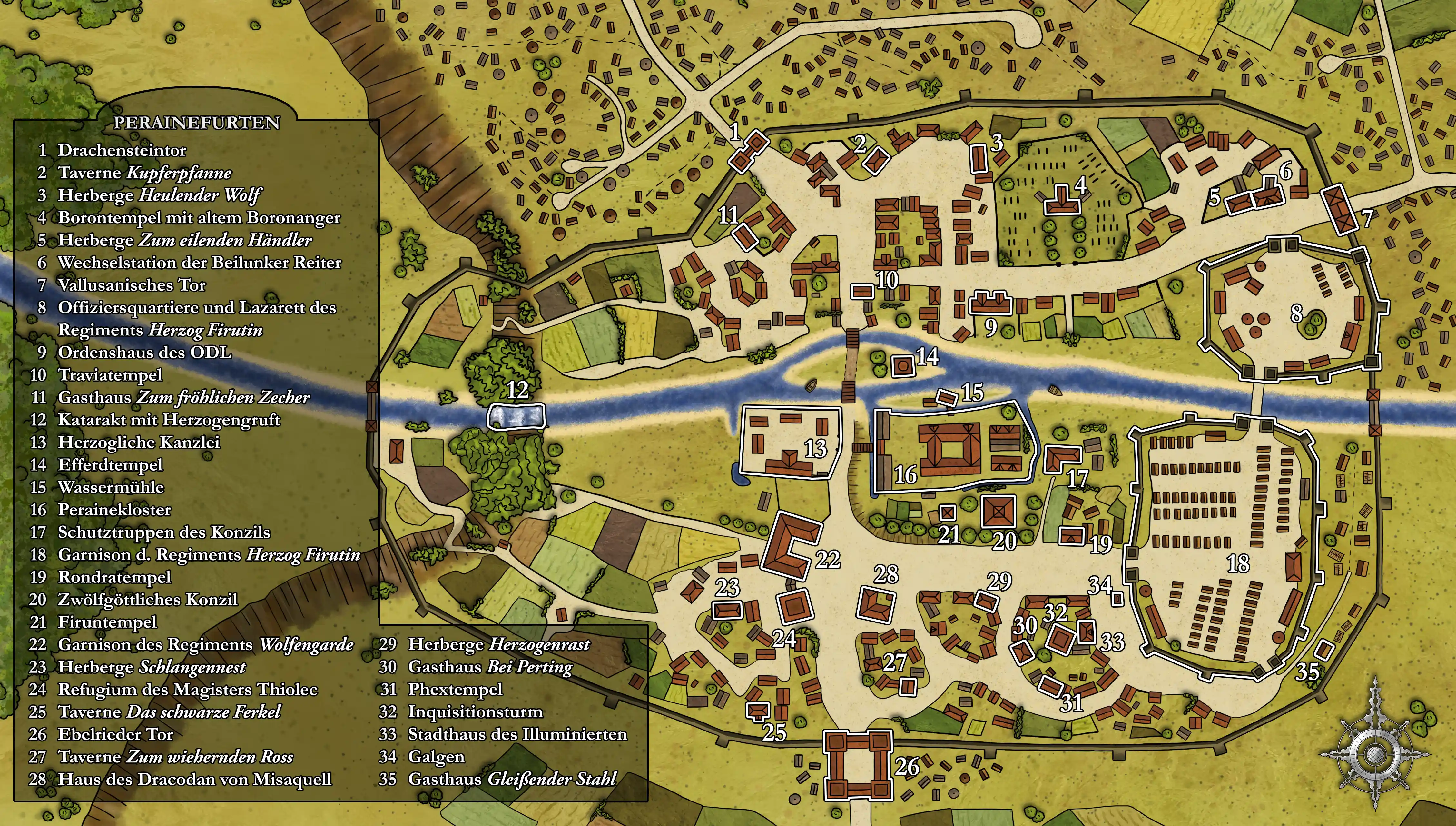1456x826 pixels.
Task: Select Herberge Herzogenrast in the legend
Action: coord(498,644)
